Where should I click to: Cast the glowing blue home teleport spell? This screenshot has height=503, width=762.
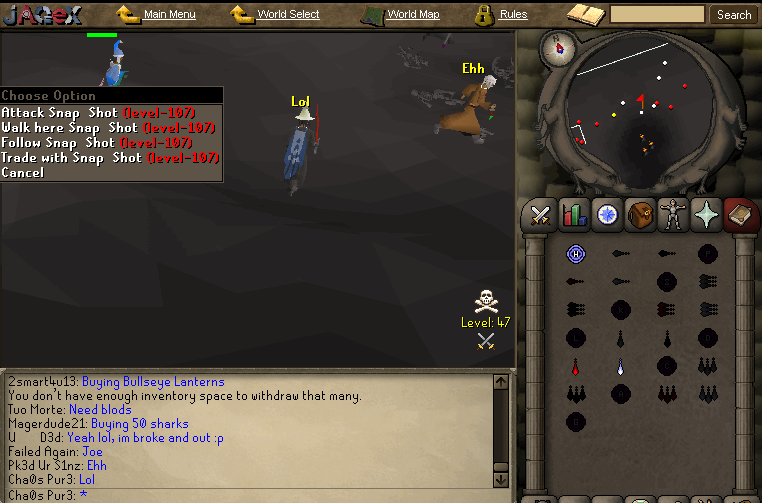575,254
